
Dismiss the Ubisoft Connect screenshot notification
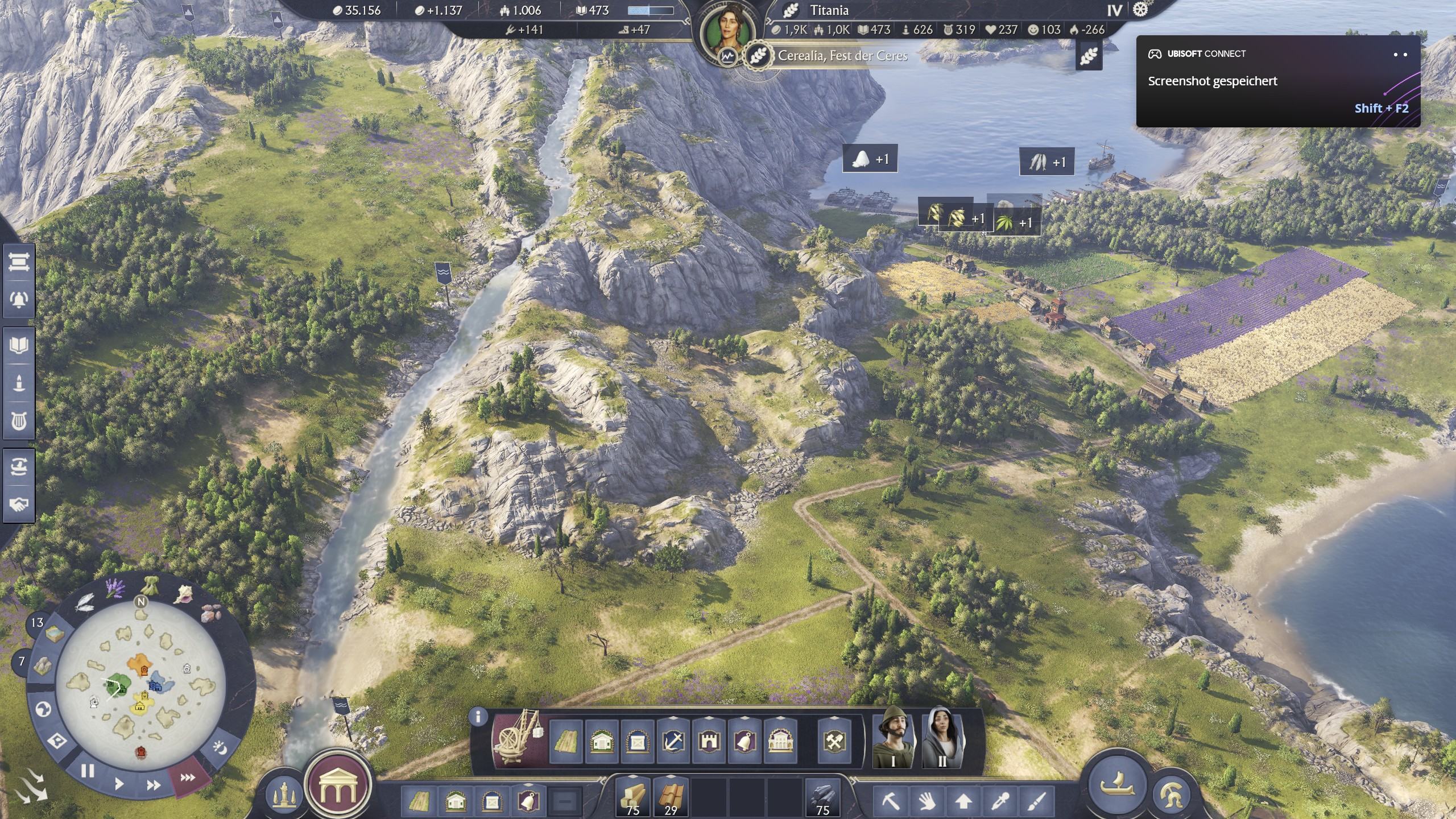click(1400, 55)
